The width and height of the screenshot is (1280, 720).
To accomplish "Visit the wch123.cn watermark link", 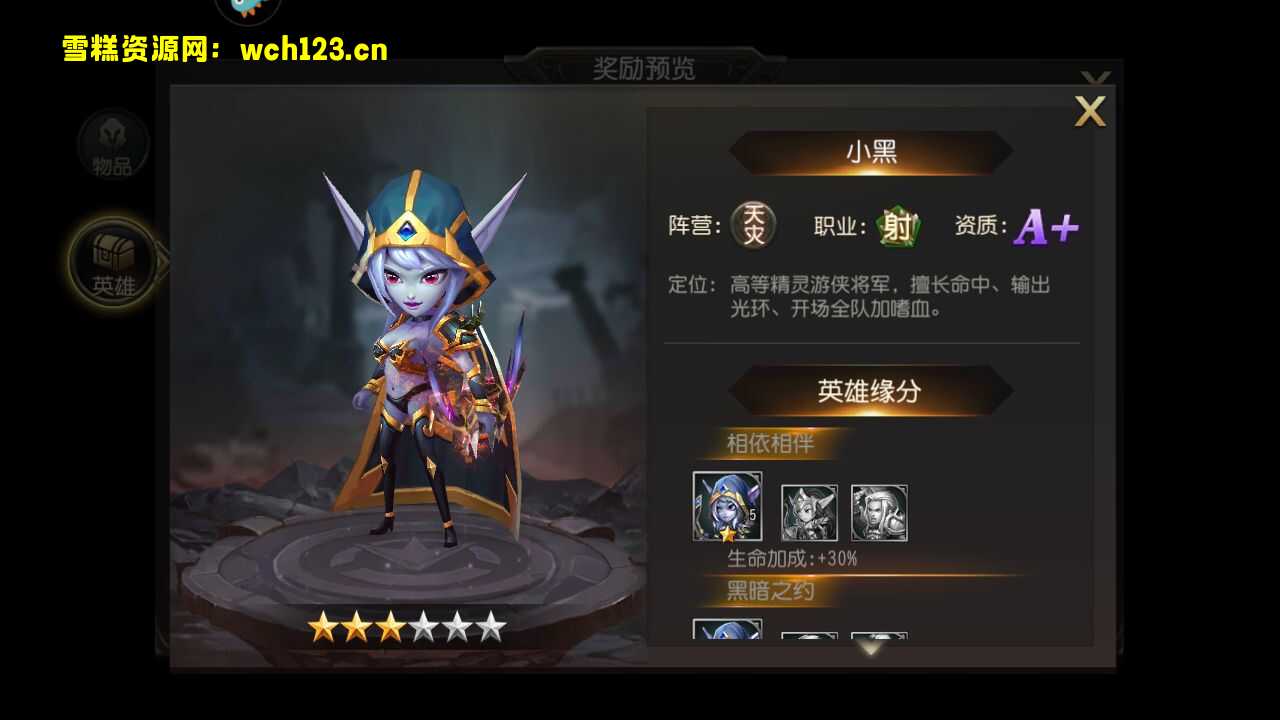I will coord(310,49).
